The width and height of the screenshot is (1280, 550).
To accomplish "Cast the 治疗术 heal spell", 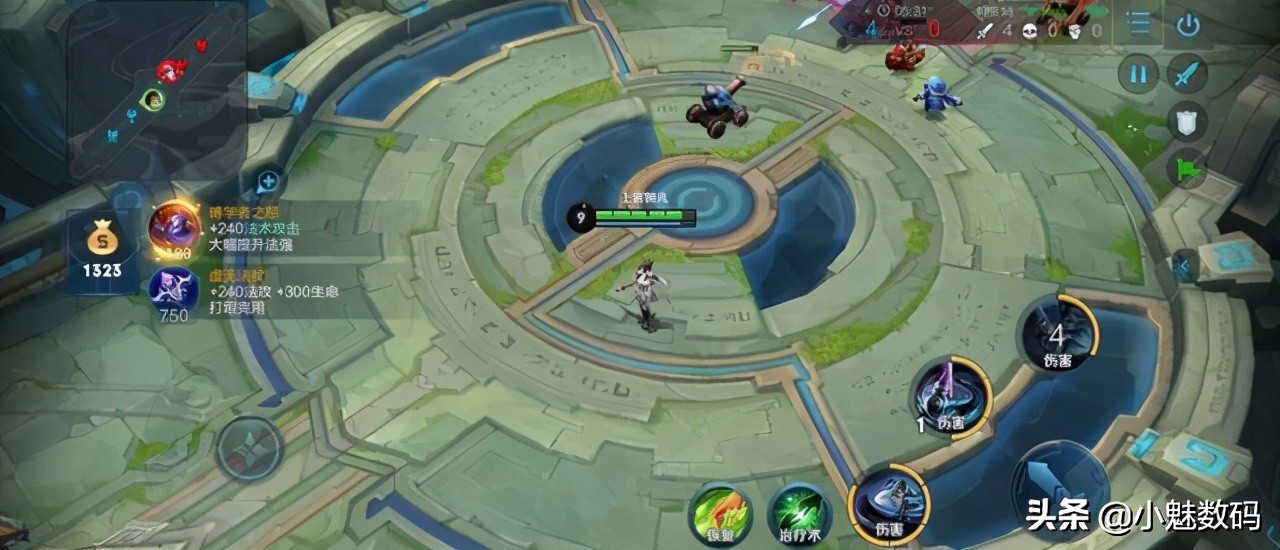I will tap(800, 514).
